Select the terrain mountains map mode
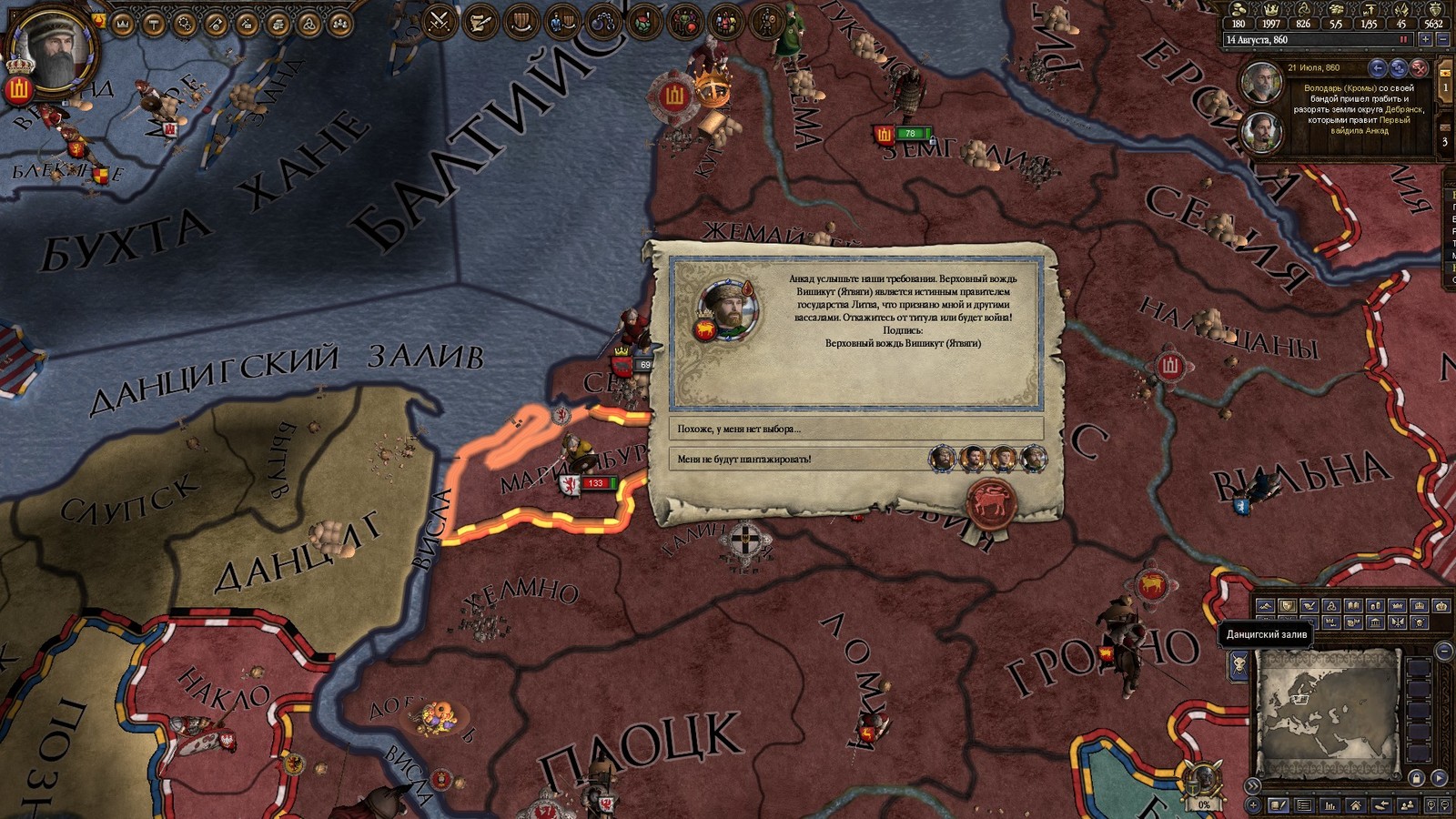 click(x=1265, y=606)
